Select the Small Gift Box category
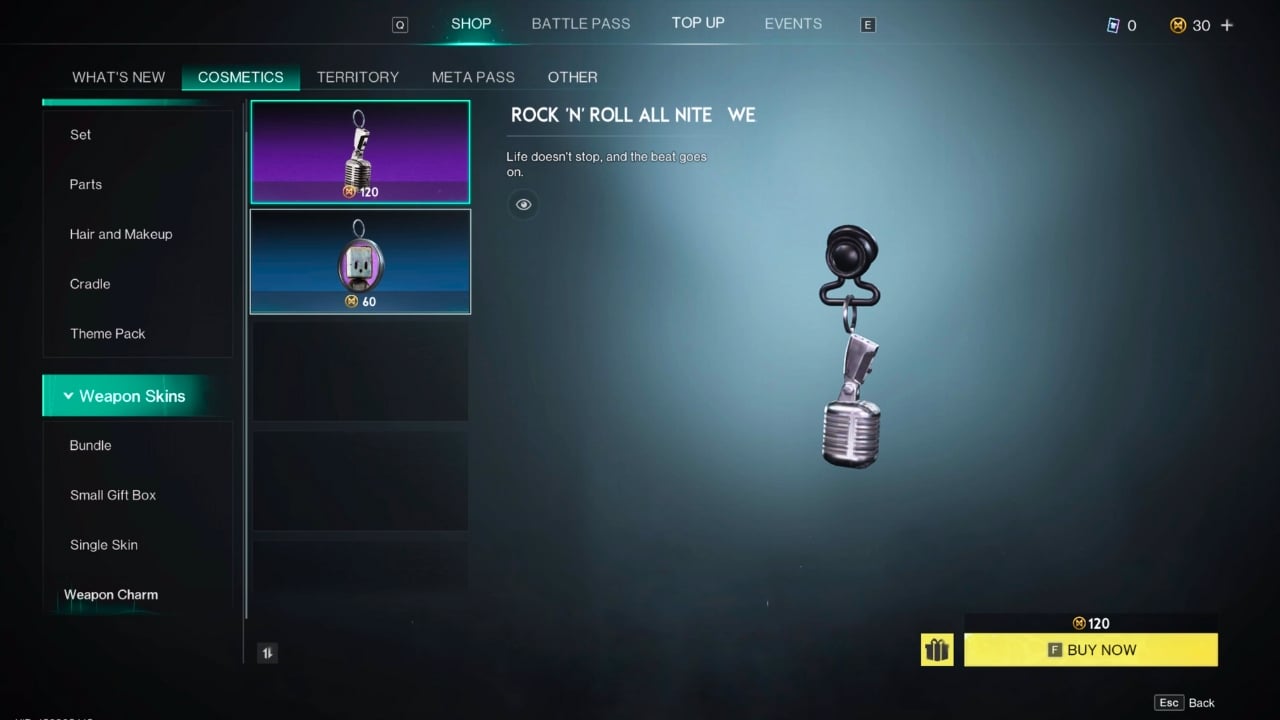 coord(112,495)
